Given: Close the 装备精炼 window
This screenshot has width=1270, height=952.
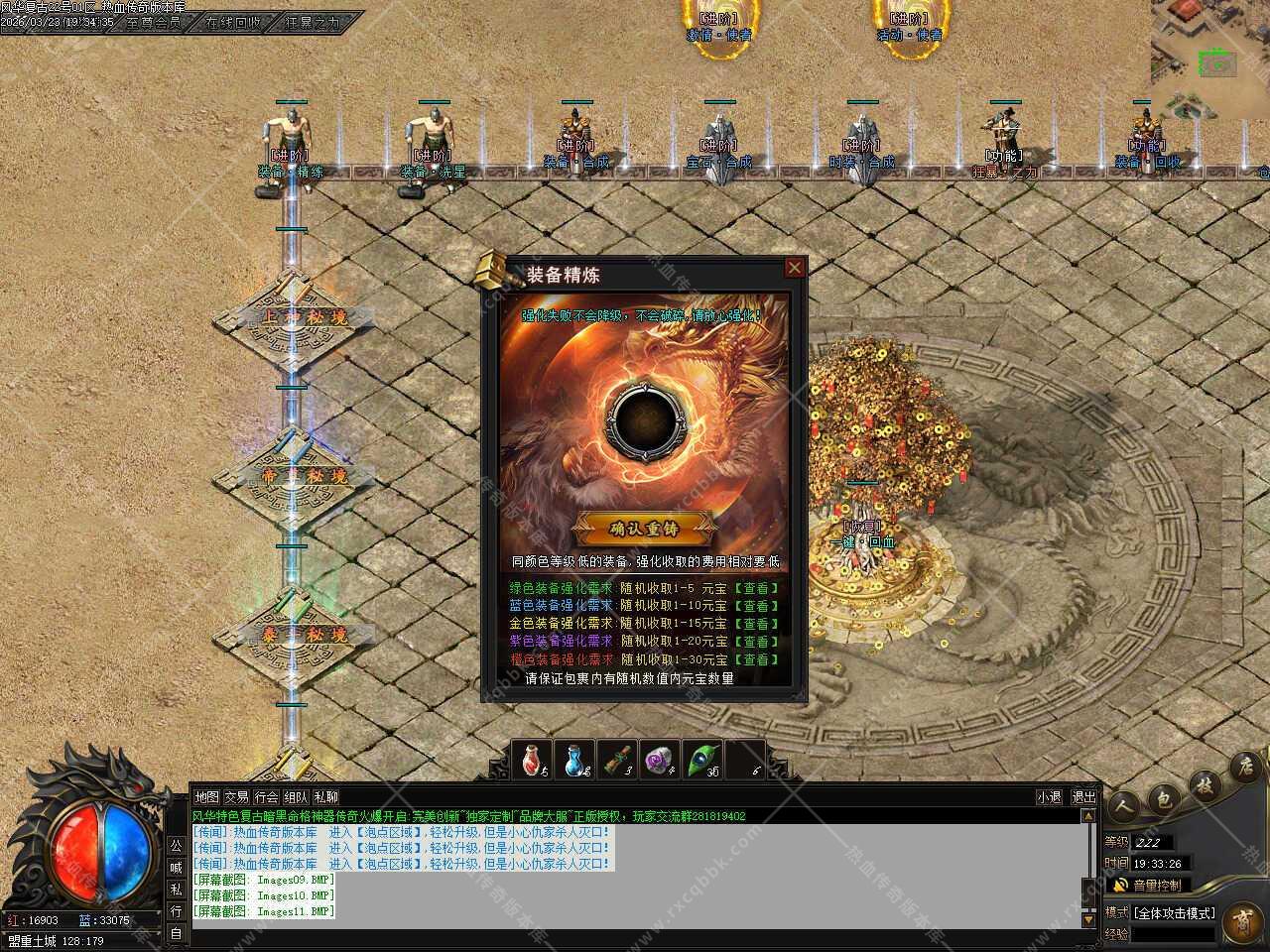Looking at the screenshot, I should (x=794, y=268).
